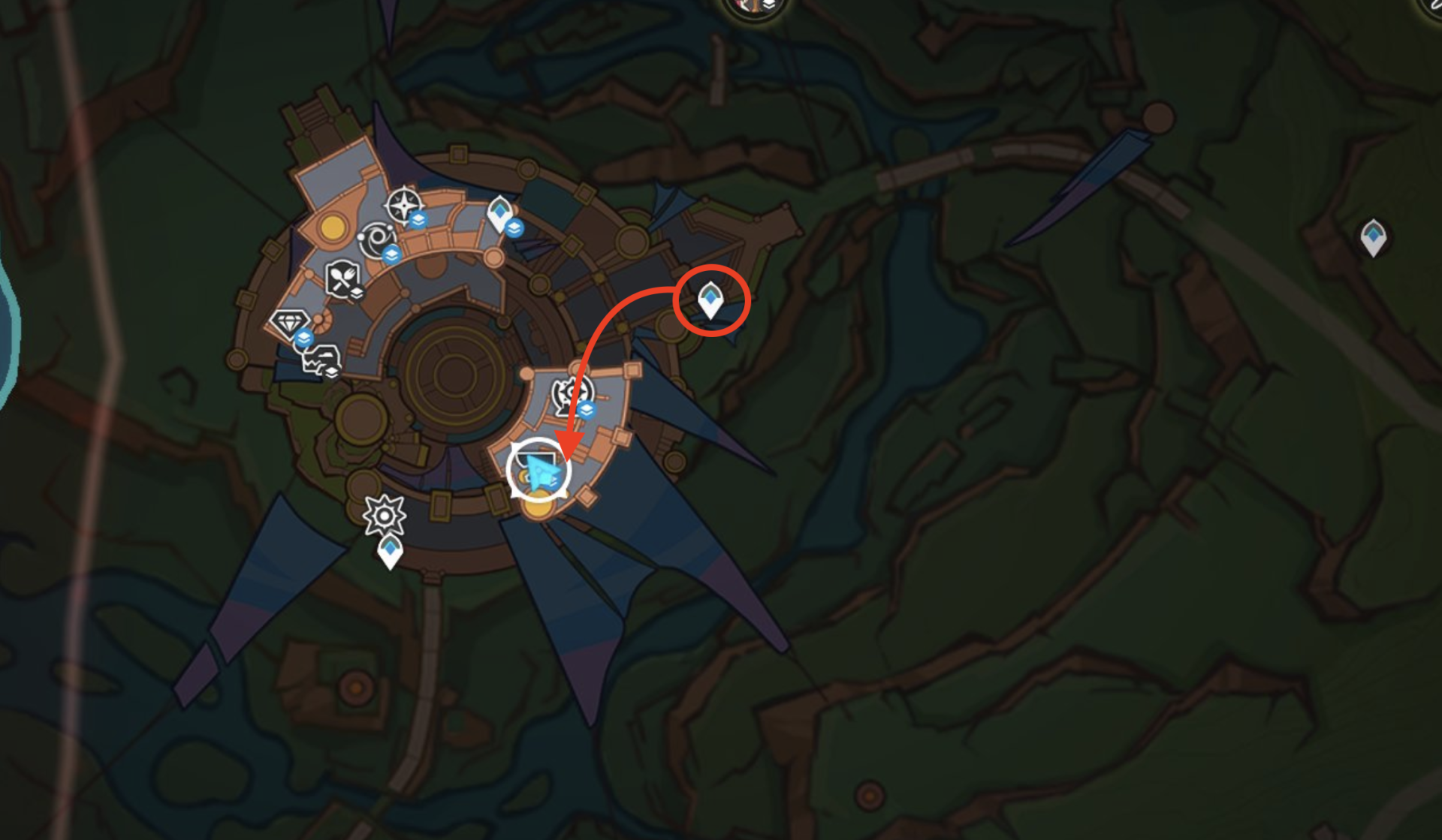Select the fork and spoon restaurant marker
Screen dimensions: 1442x840
point(342,278)
